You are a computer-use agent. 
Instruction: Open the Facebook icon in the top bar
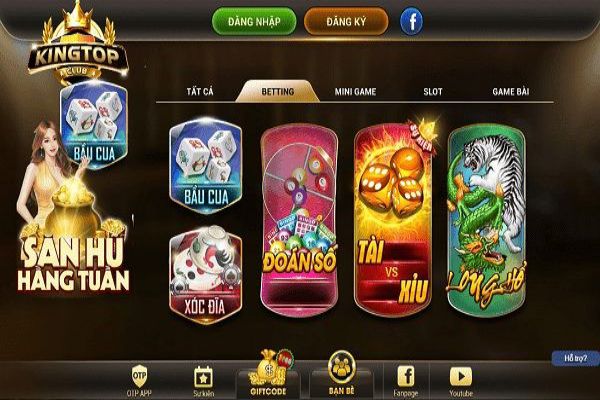click(x=411, y=21)
